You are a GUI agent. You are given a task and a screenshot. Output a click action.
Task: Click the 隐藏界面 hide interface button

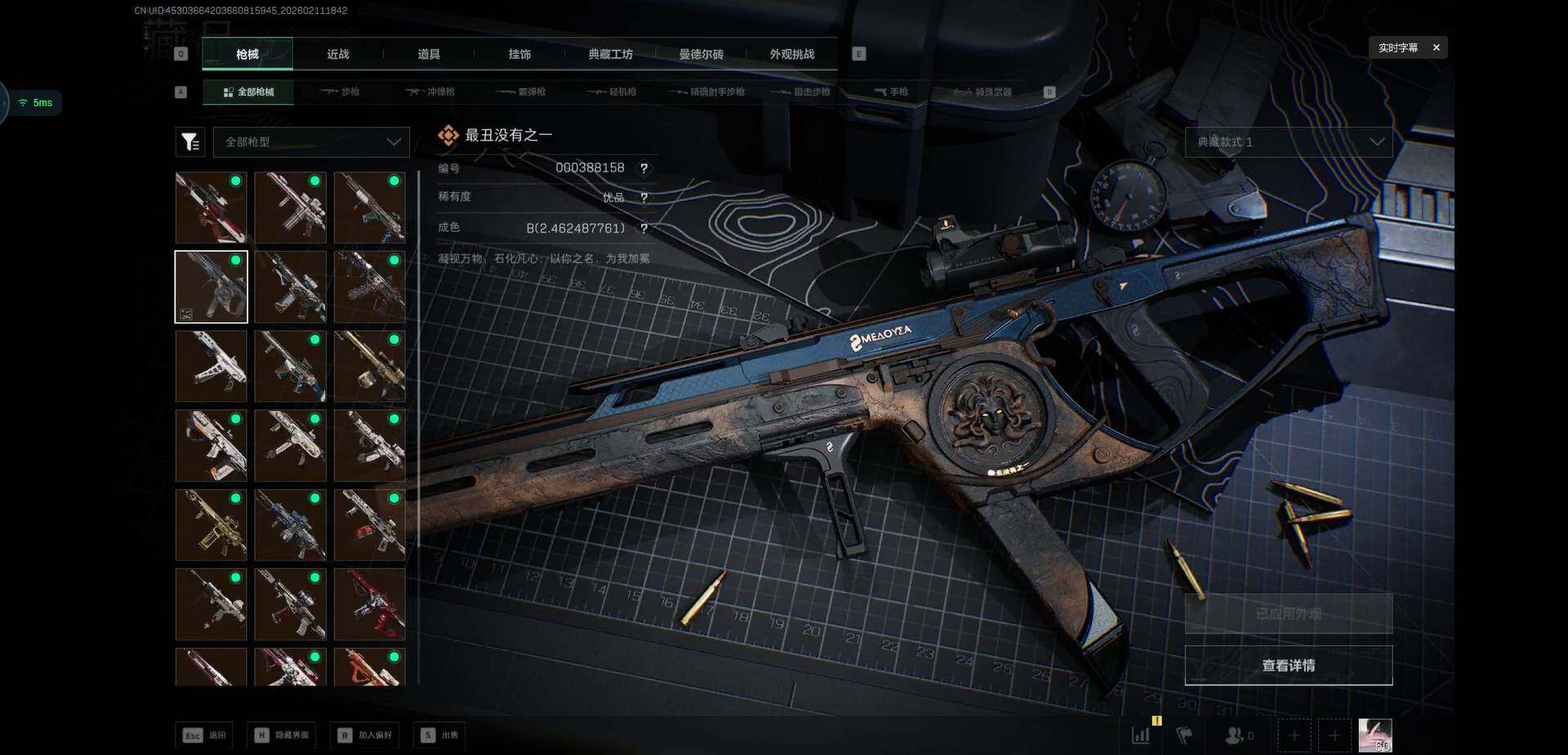tap(283, 735)
